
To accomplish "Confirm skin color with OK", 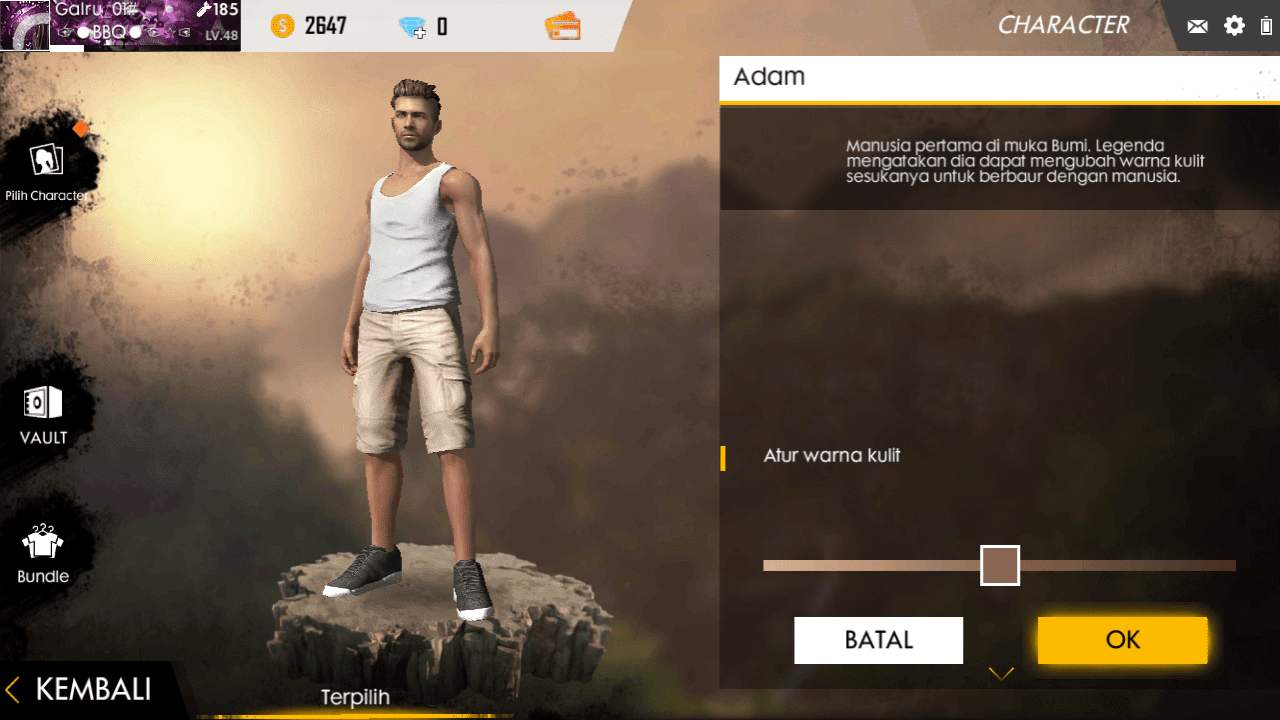I will coord(1122,640).
